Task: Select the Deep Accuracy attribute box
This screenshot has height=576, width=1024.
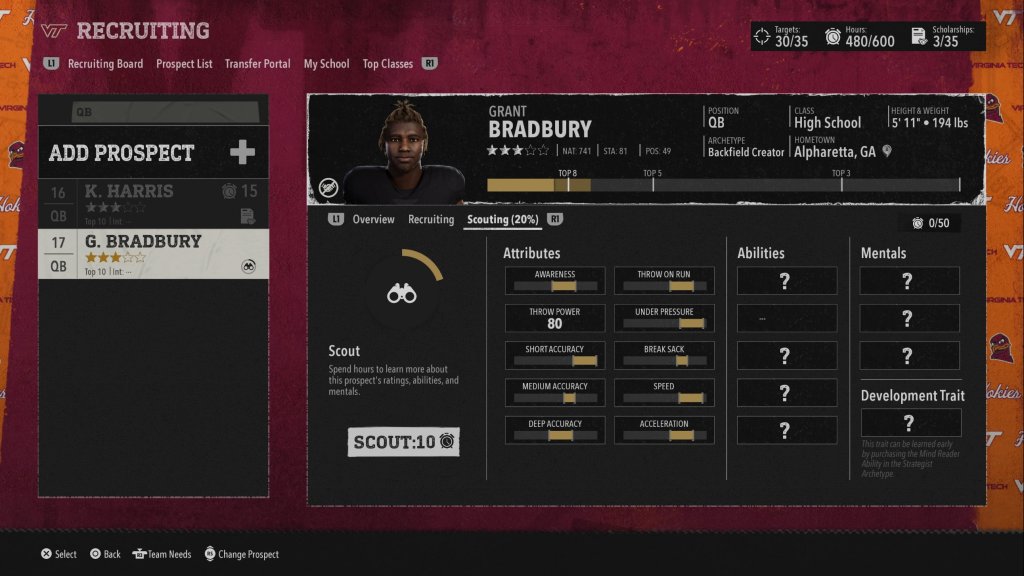Action: coord(555,430)
